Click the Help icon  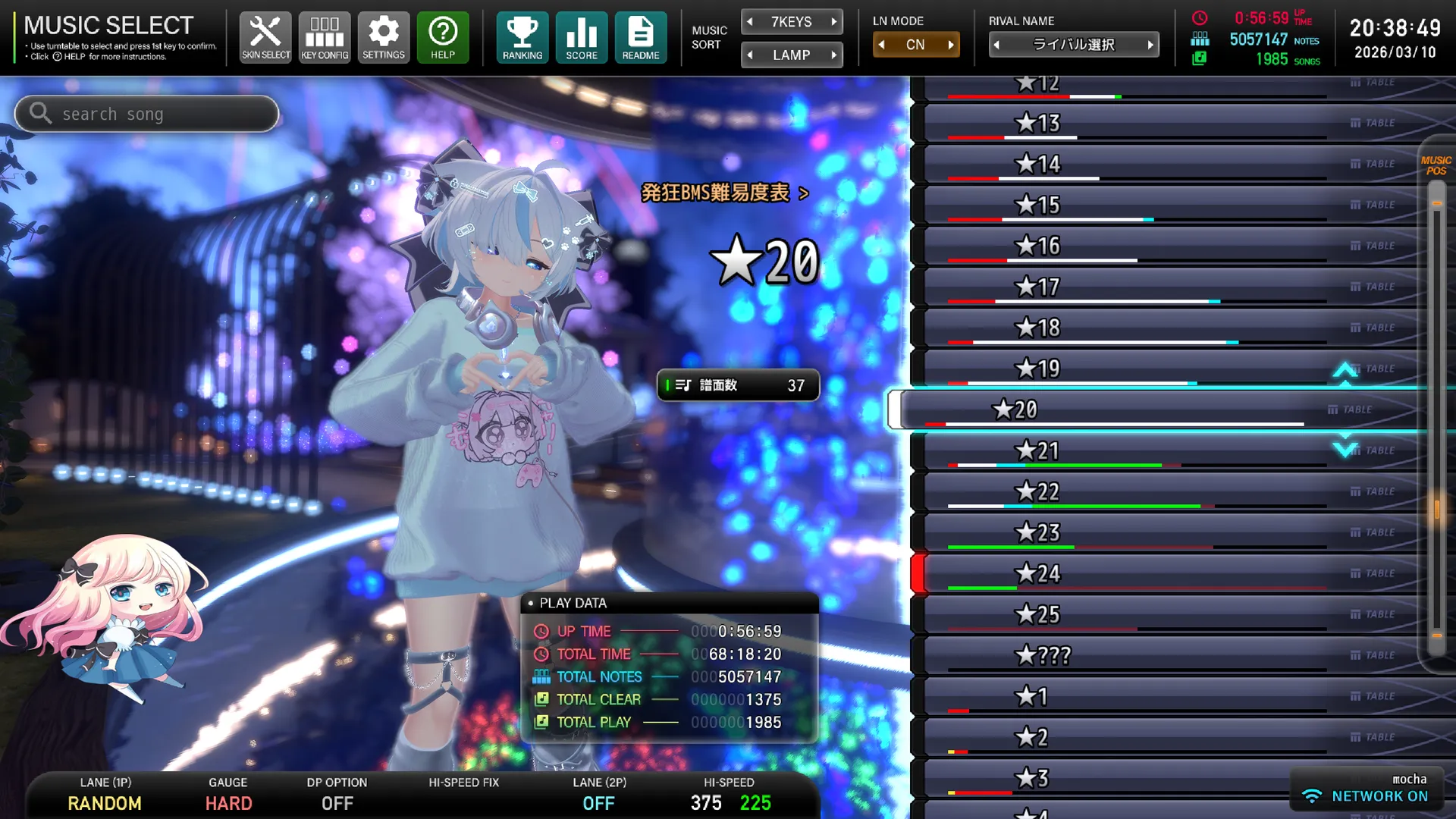point(443,36)
